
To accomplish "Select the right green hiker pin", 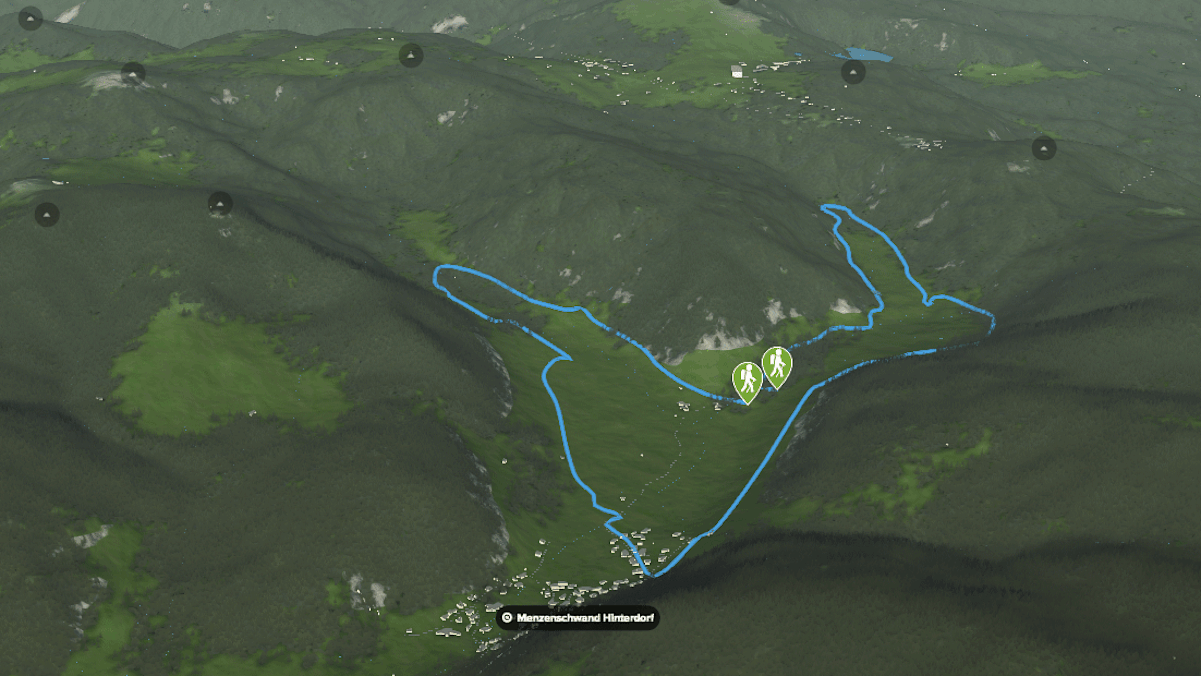I will (x=777, y=364).
